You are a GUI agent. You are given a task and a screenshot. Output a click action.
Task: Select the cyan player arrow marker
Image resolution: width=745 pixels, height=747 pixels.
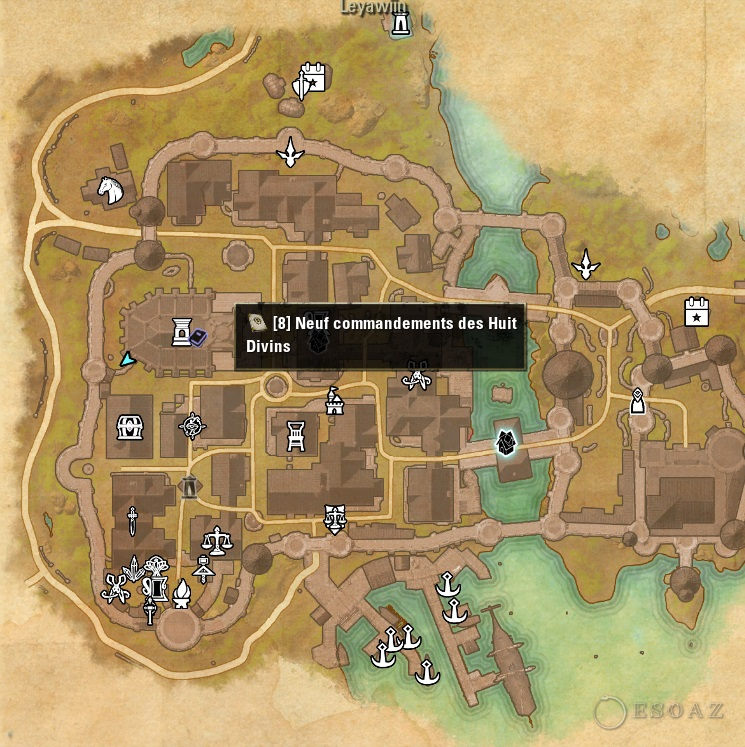tap(127, 359)
